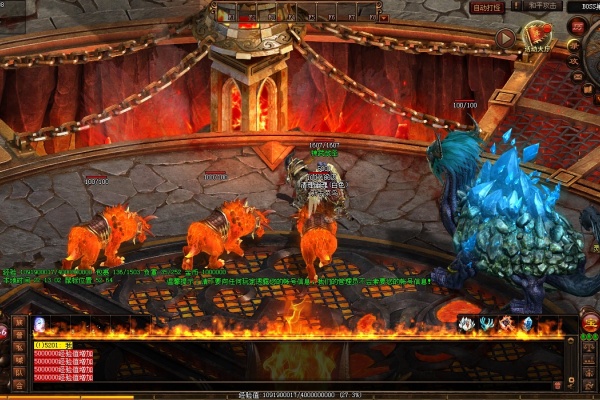Open the red square icon under the BOSS label
The width and height of the screenshot is (600, 400).
(x=577, y=26)
